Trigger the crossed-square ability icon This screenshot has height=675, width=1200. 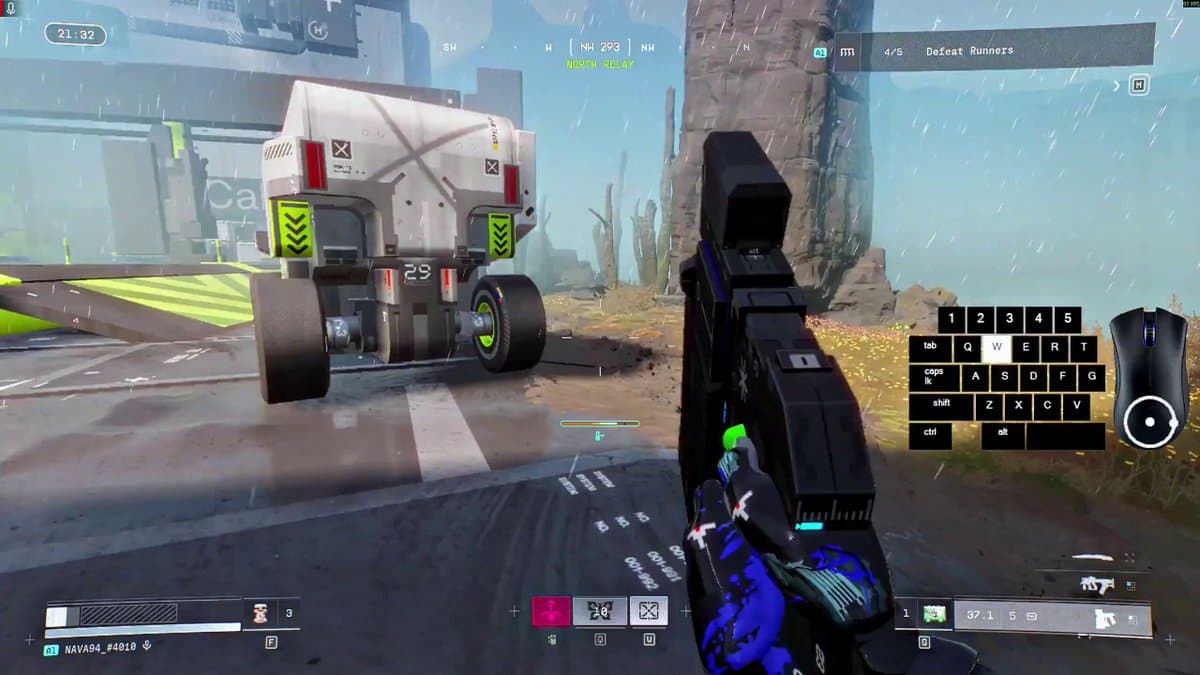click(648, 611)
